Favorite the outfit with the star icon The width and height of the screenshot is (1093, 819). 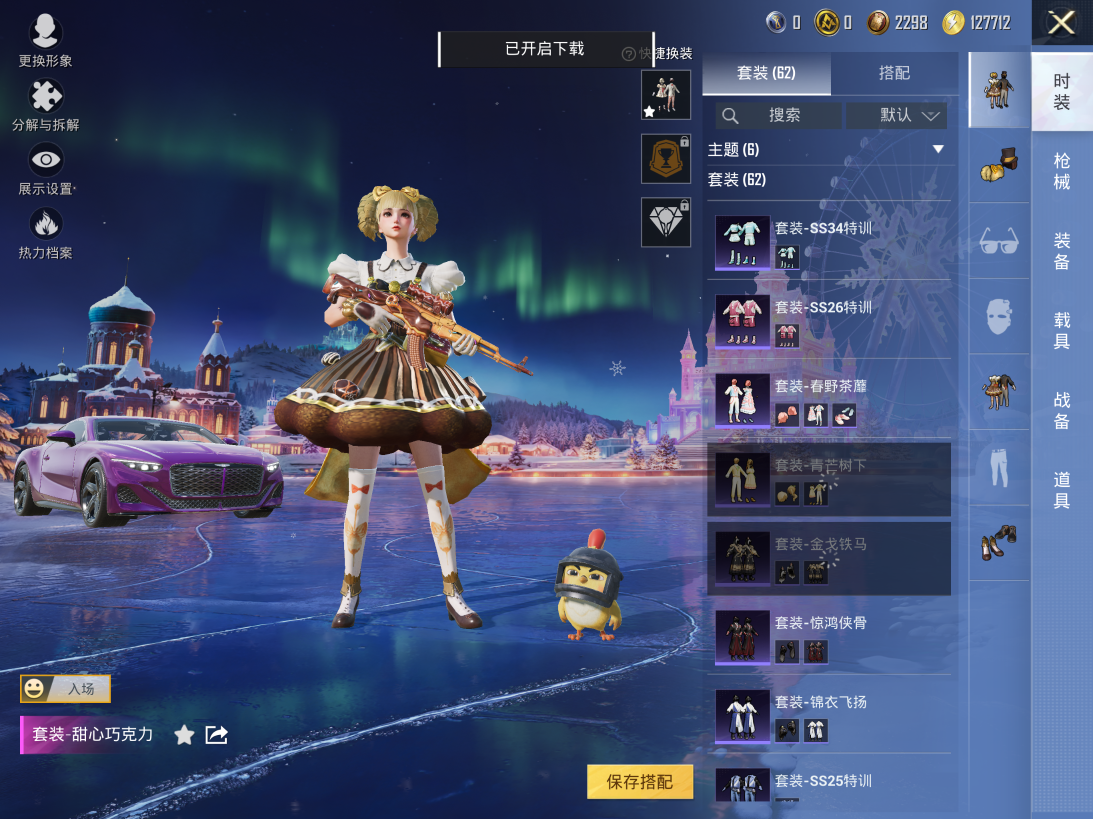click(184, 735)
